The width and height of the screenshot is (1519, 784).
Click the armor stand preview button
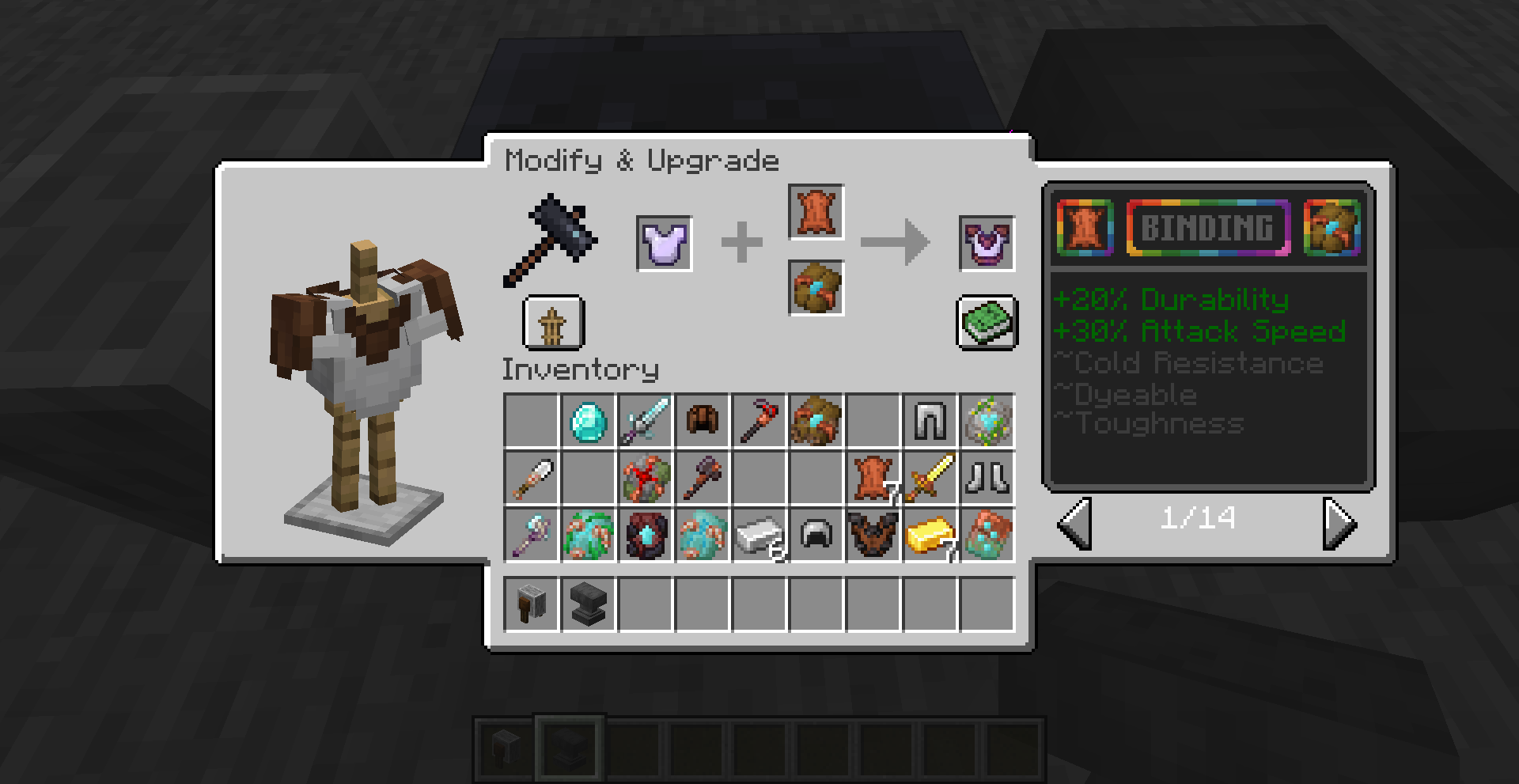pyautogui.click(x=553, y=323)
